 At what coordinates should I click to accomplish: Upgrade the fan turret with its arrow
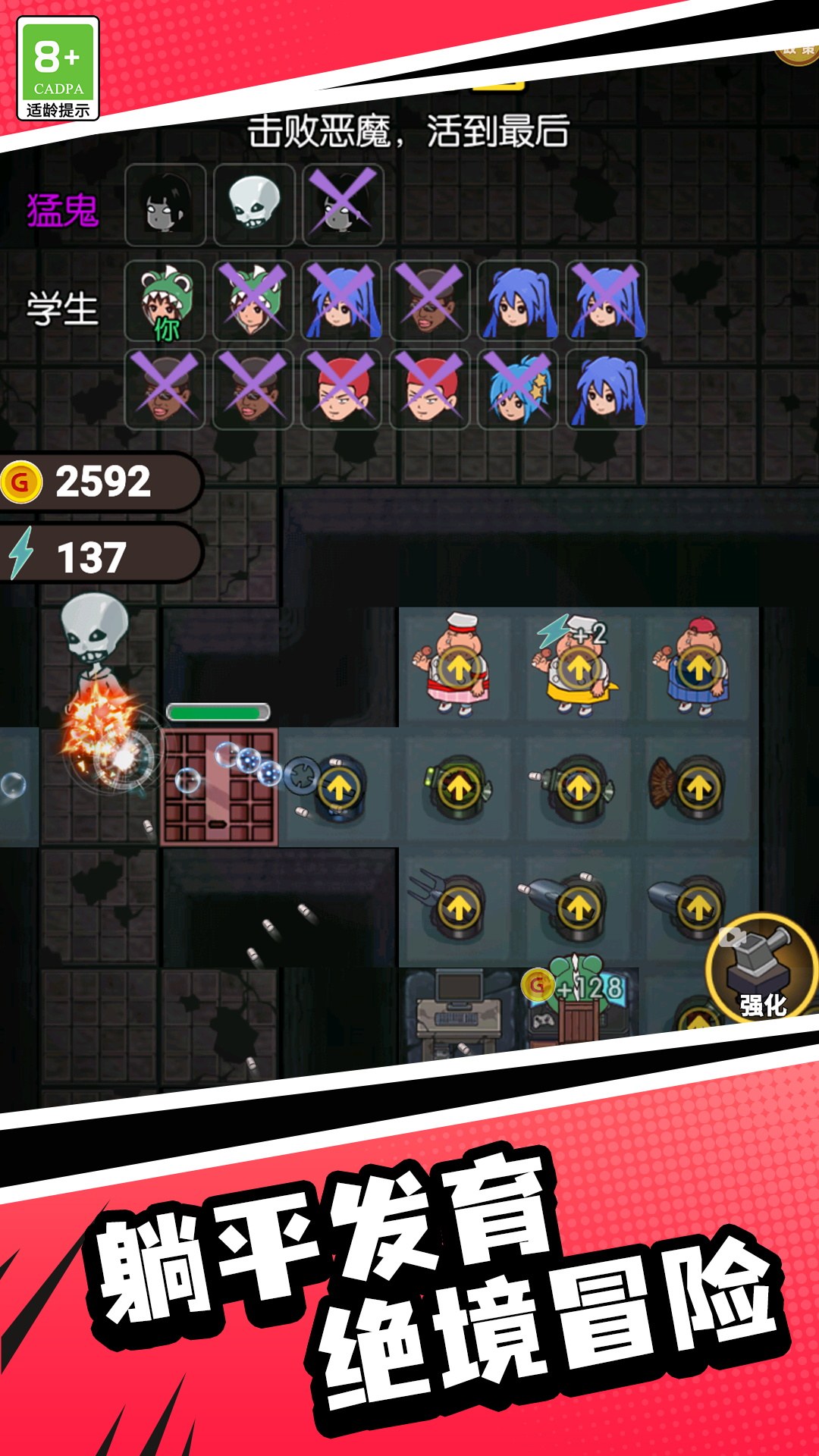pos(698,789)
